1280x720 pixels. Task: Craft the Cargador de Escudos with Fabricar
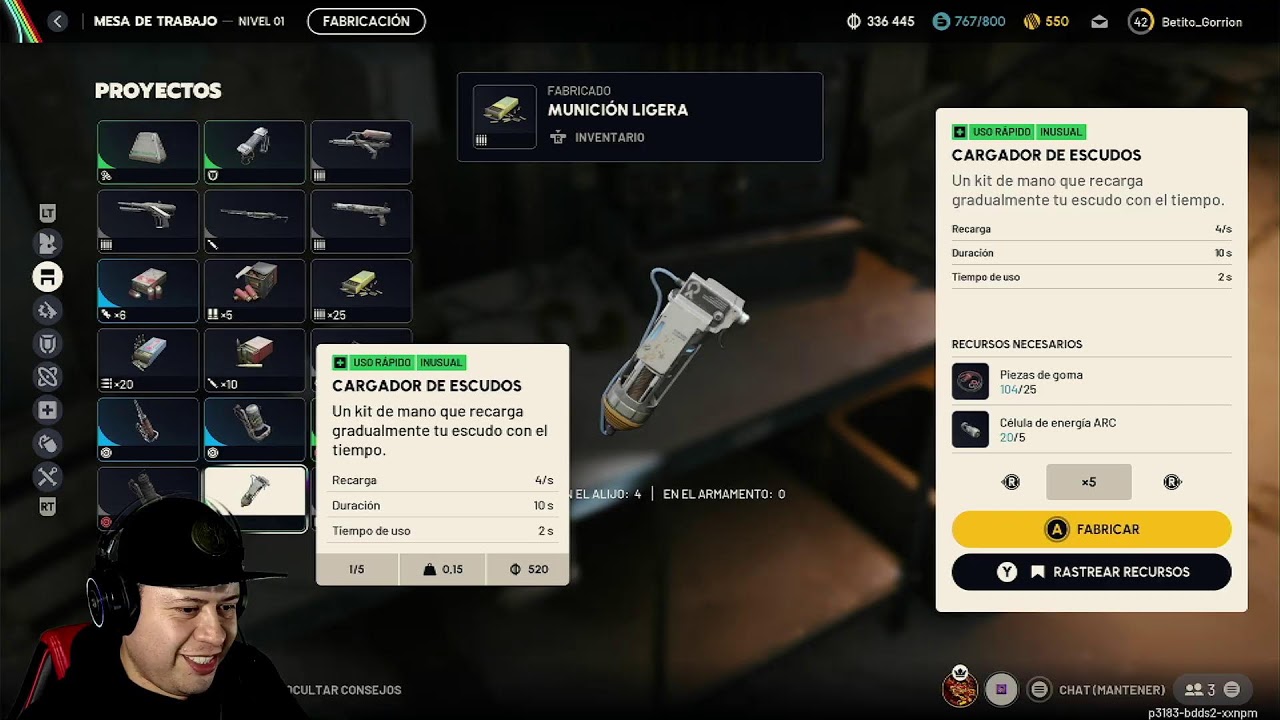click(1091, 529)
